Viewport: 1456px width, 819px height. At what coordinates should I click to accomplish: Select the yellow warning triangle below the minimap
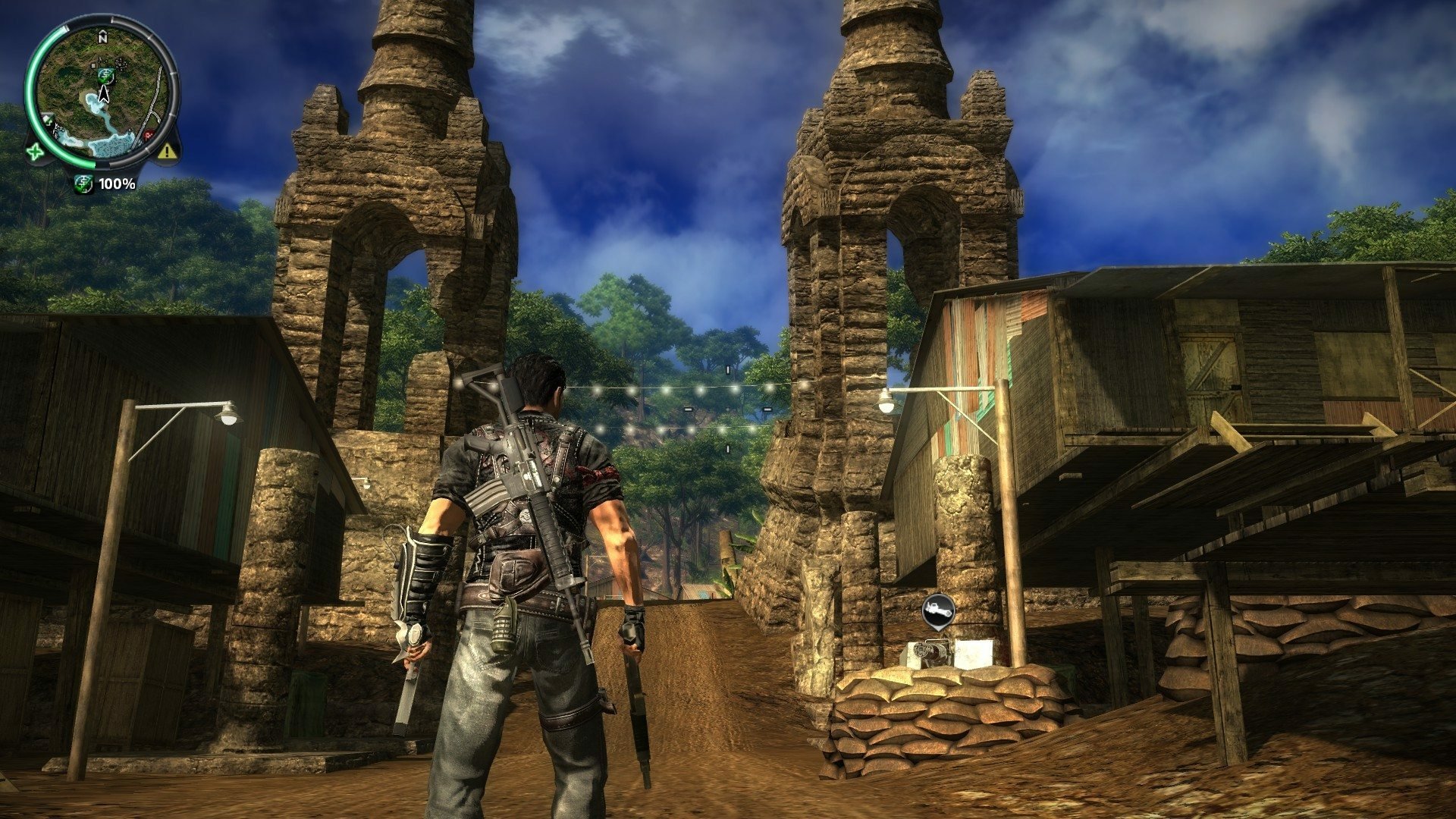coord(166,150)
